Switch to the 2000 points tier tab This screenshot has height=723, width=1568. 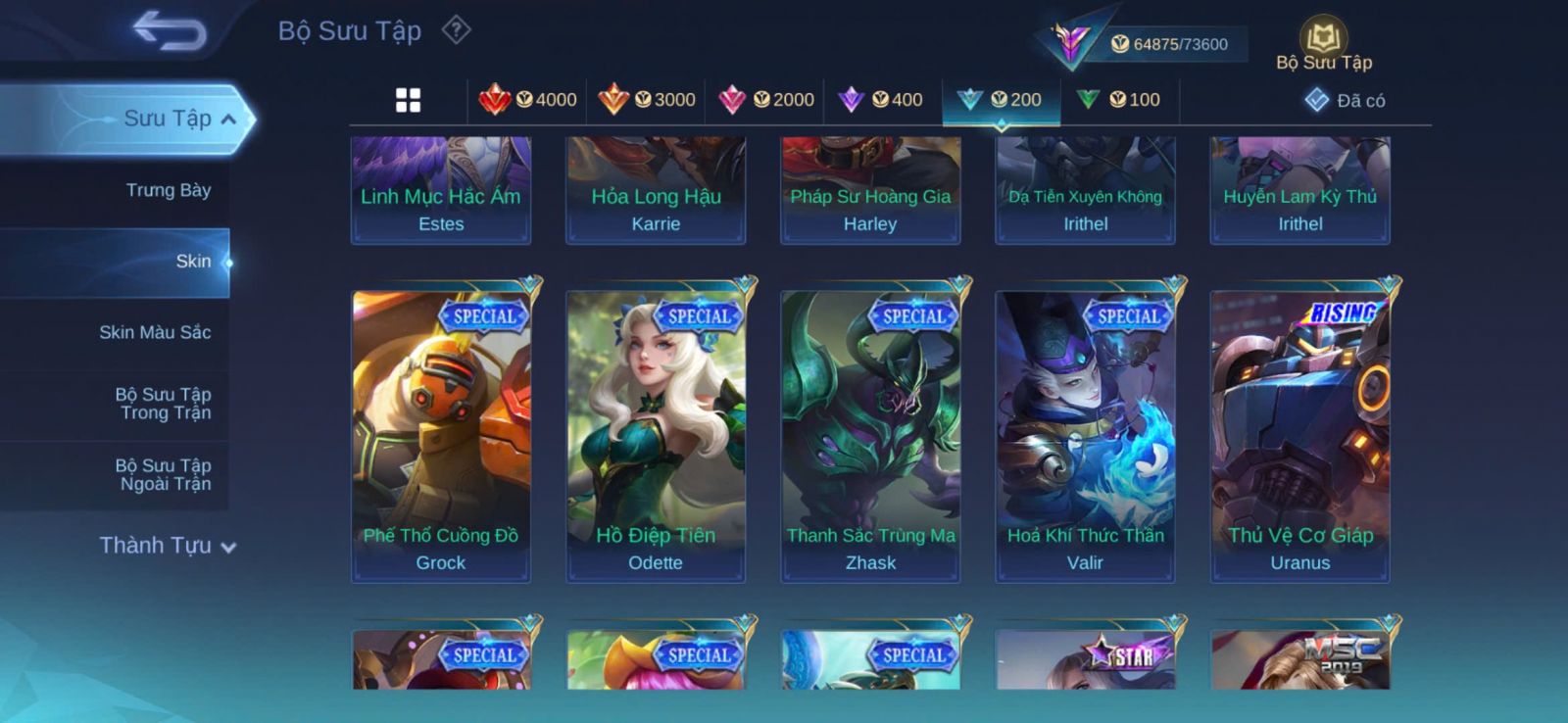point(765,100)
